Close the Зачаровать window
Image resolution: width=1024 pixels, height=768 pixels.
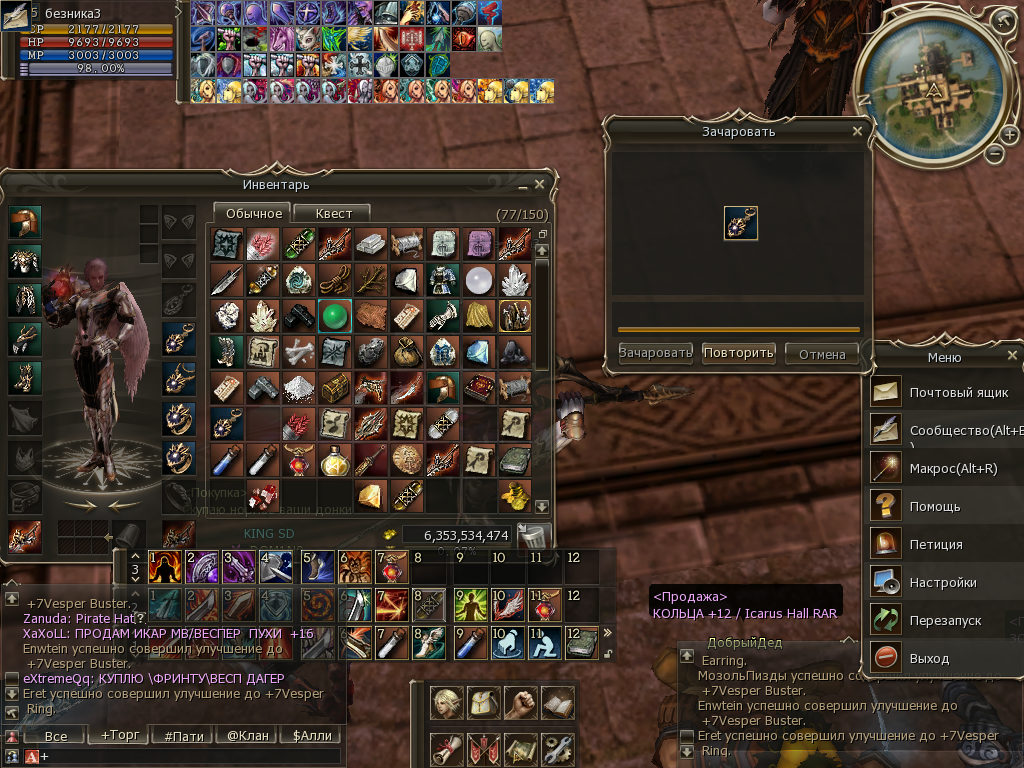point(857,131)
